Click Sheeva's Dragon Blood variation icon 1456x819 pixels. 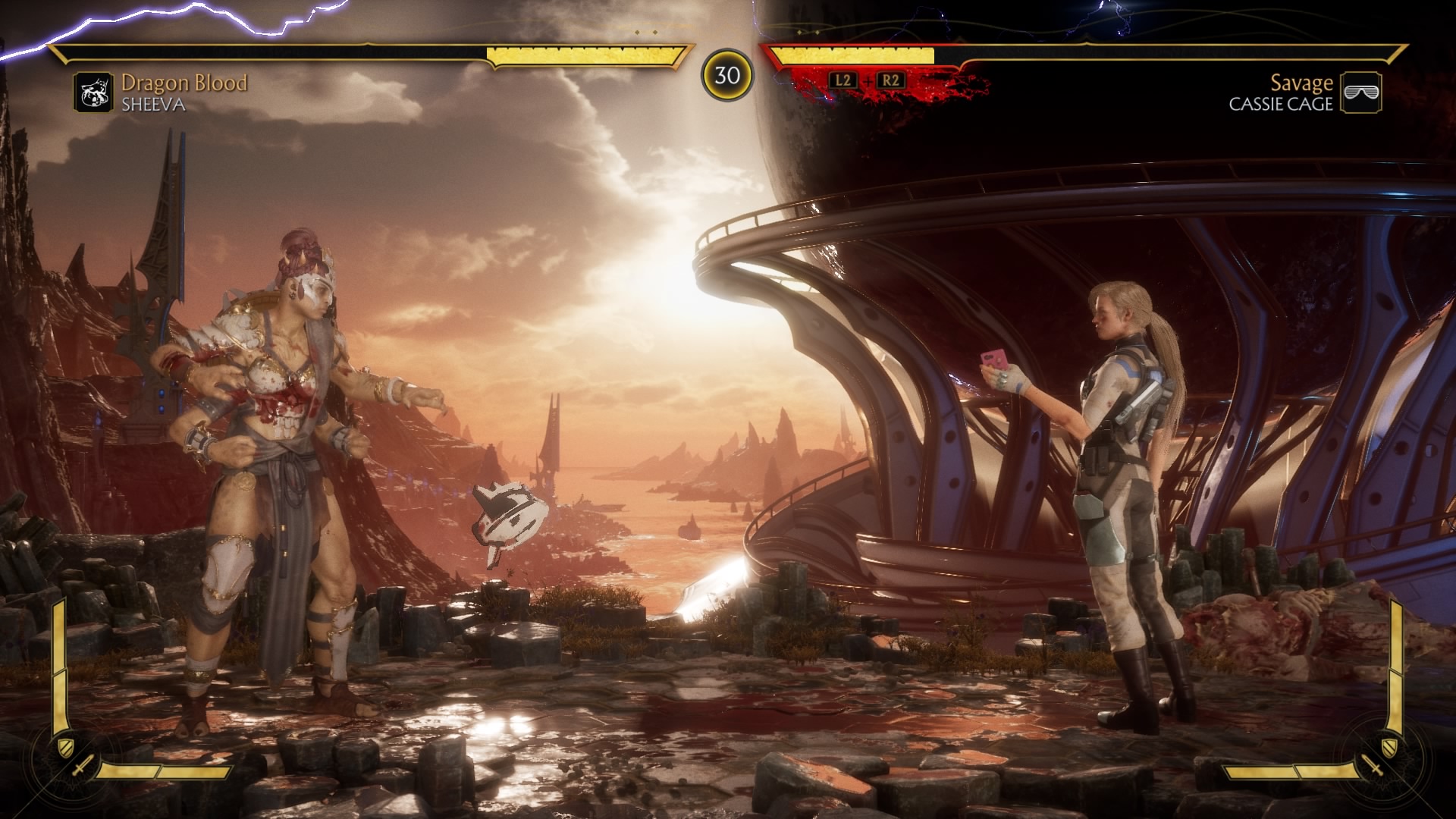(93, 93)
